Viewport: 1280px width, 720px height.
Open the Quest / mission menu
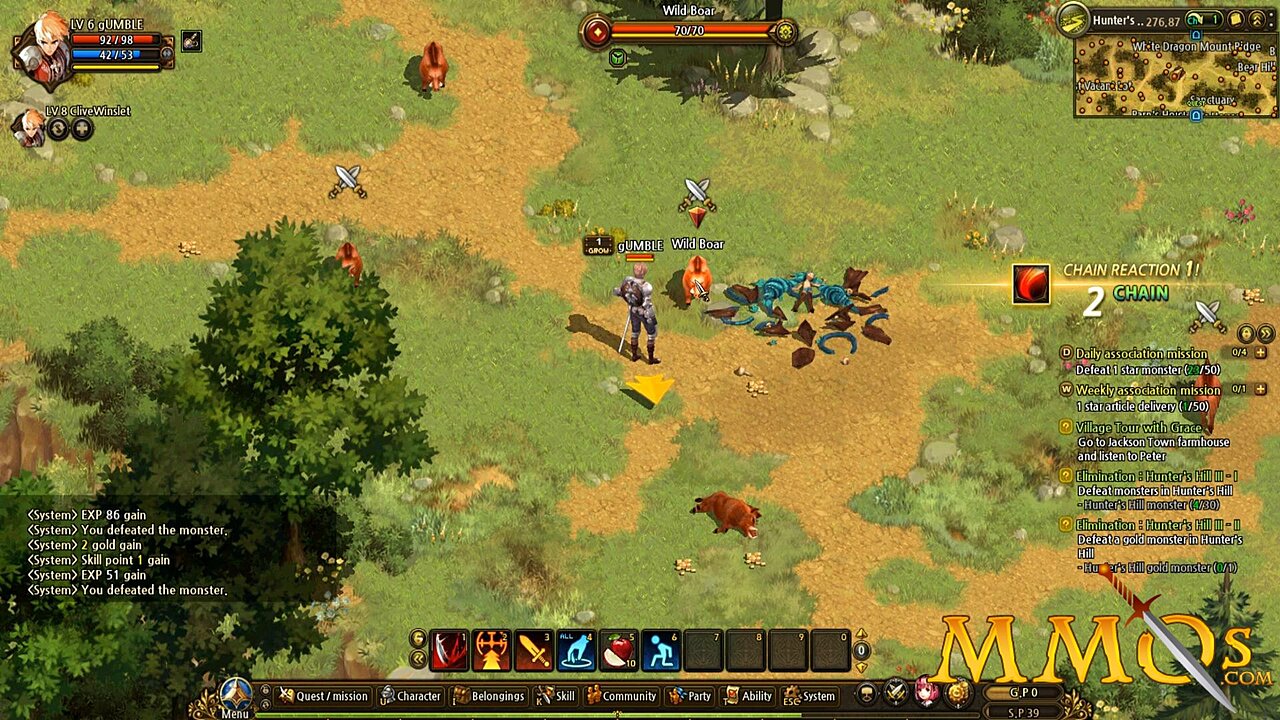[x=323, y=696]
